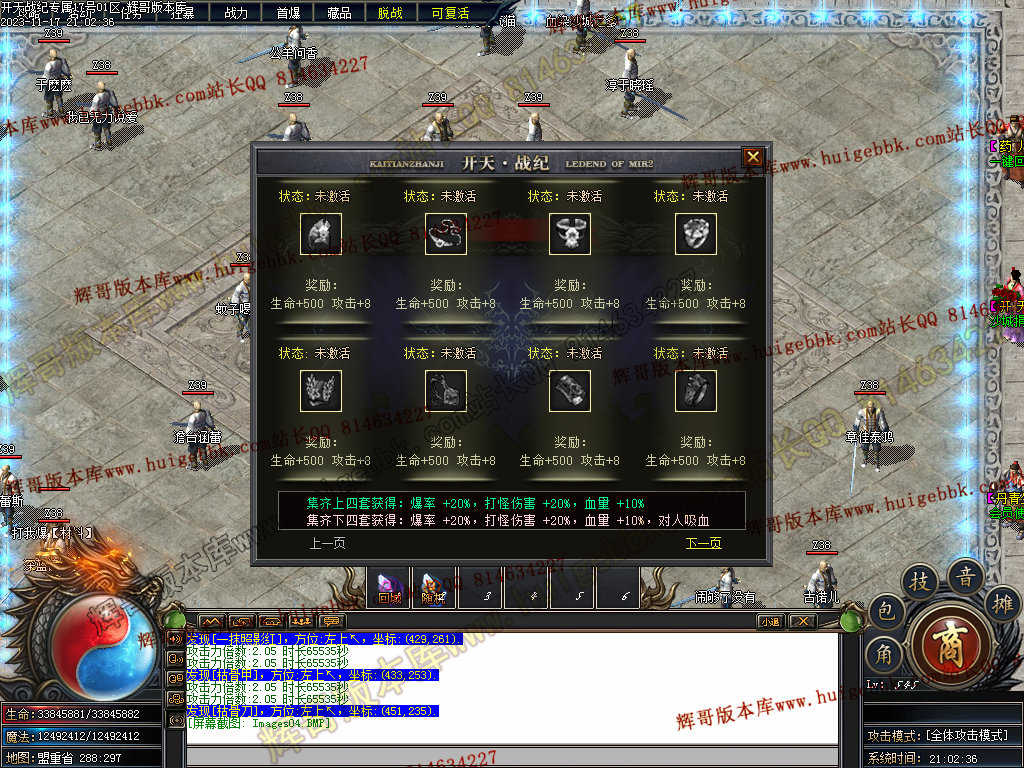
Task: Open the sound settings (音)
Action: 966,575
